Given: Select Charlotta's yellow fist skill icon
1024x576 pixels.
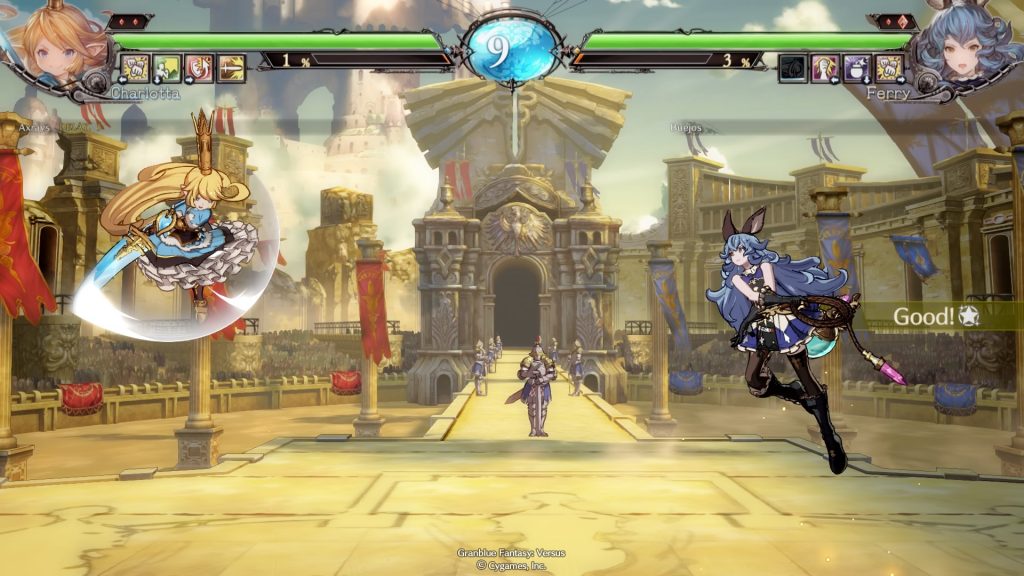Looking at the screenshot, I should (x=135, y=68).
